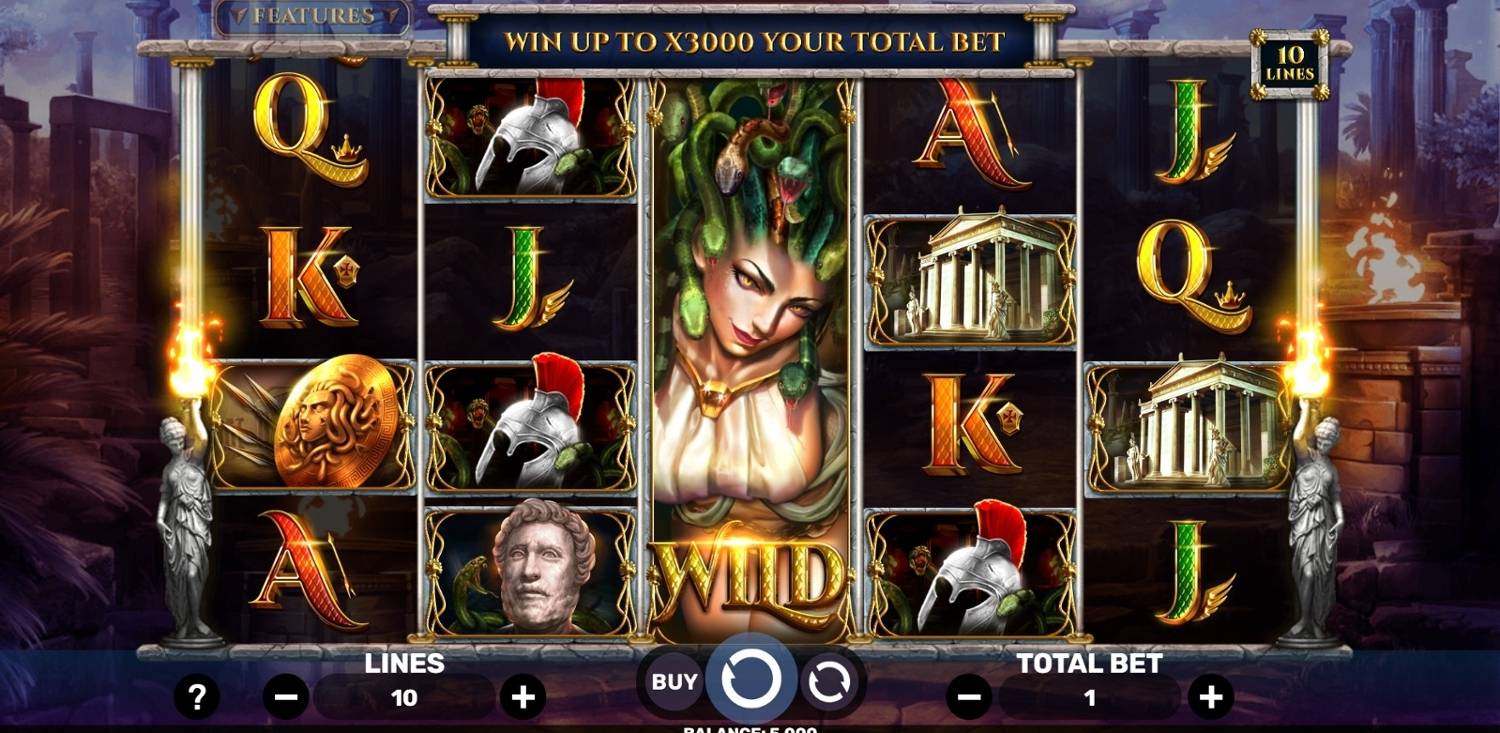Click the 10 Lines badge
The width and height of the screenshot is (1500, 733).
coord(1290,64)
